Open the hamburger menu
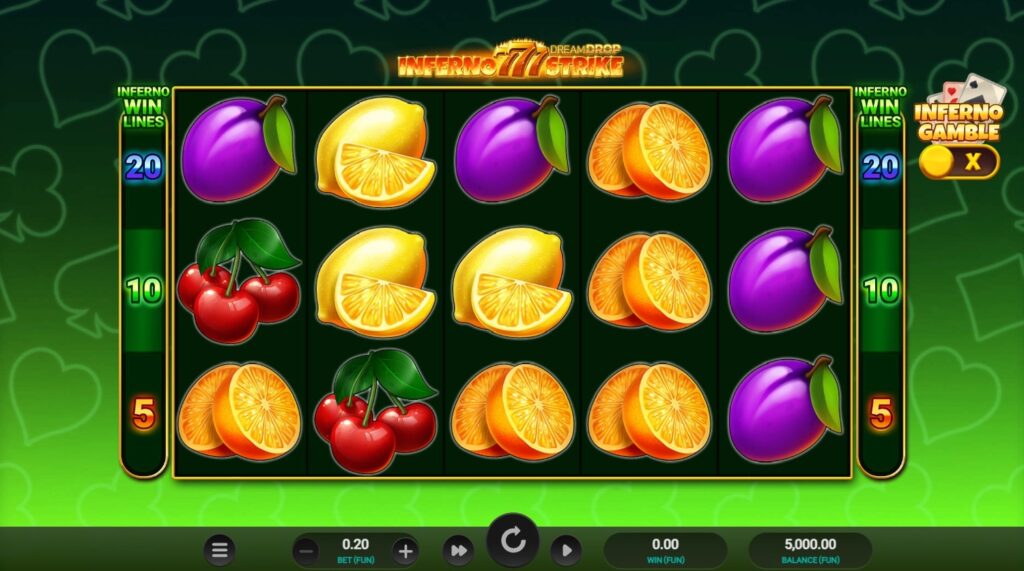Image resolution: width=1024 pixels, height=571 pixels. click(220, 549)
